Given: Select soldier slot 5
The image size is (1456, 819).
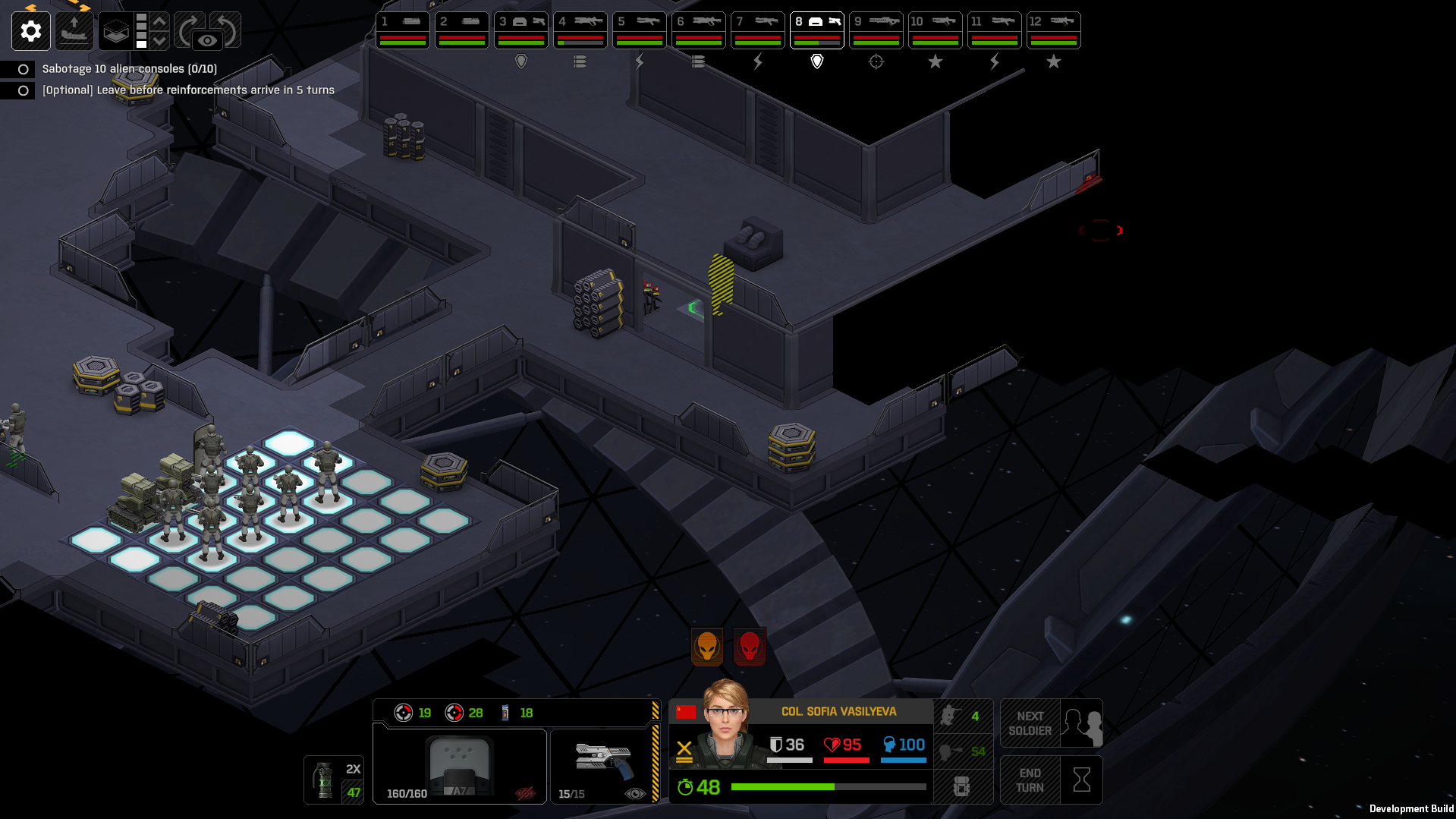Looking at the screenshot, I should [x=640, y=30].
